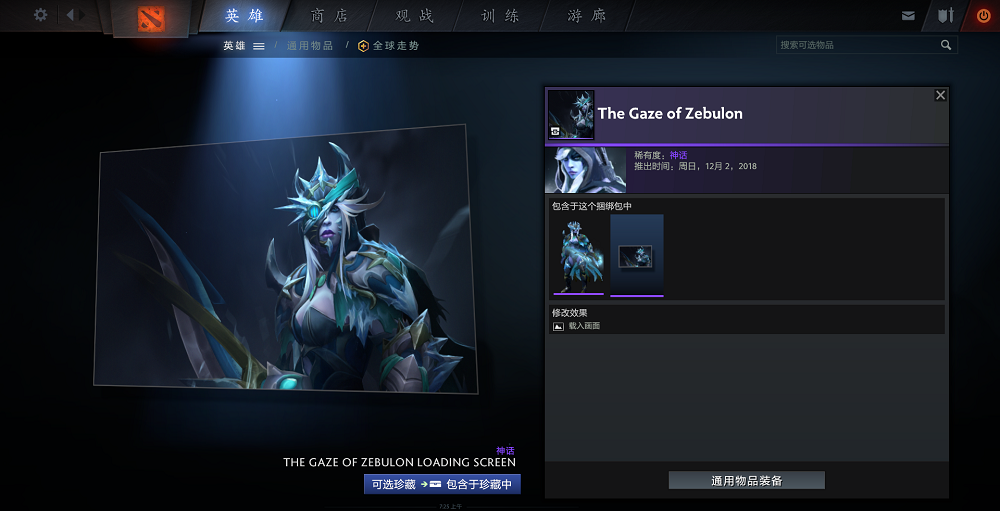The height and width of the screenshot is (511, 1000).
Task: Click the 通用物品装备 equip button
Action: pos(746,481)
